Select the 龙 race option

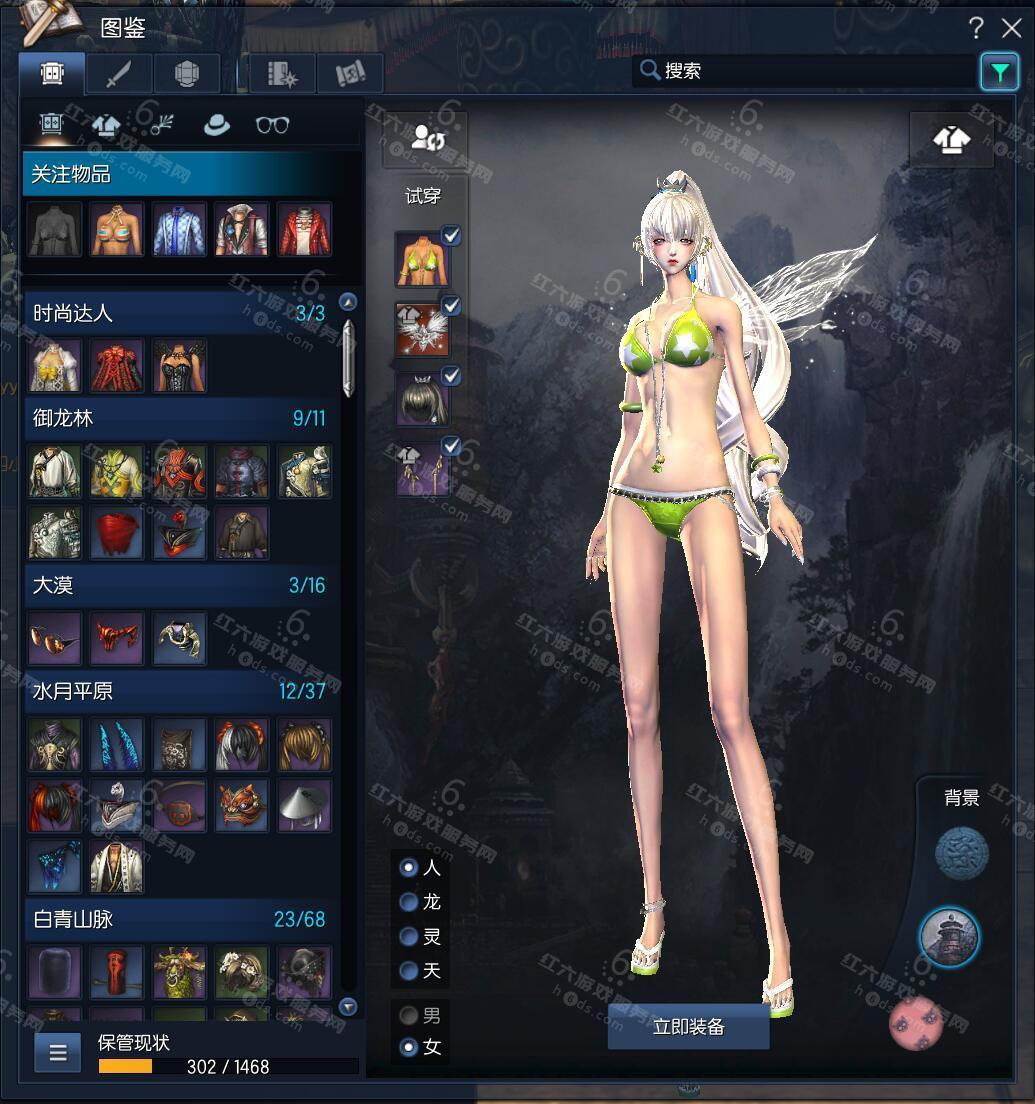(409, 902)
